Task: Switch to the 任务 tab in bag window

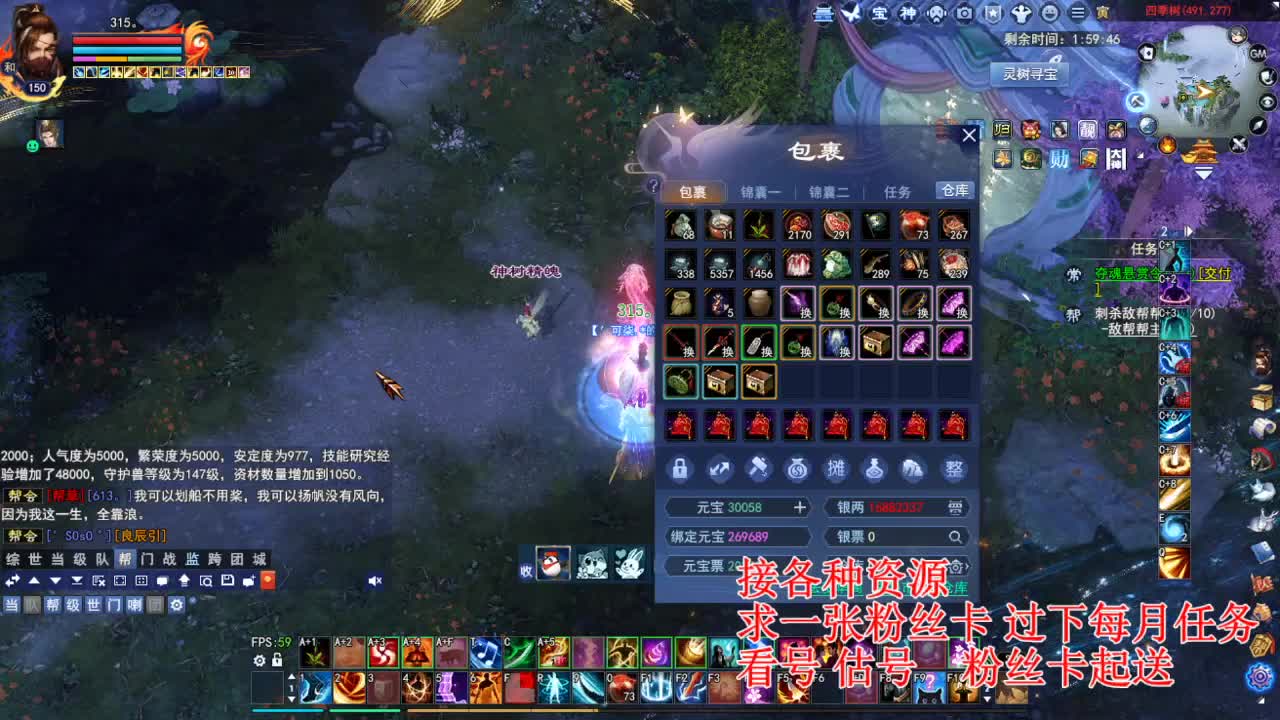Action: click(897, 190)
